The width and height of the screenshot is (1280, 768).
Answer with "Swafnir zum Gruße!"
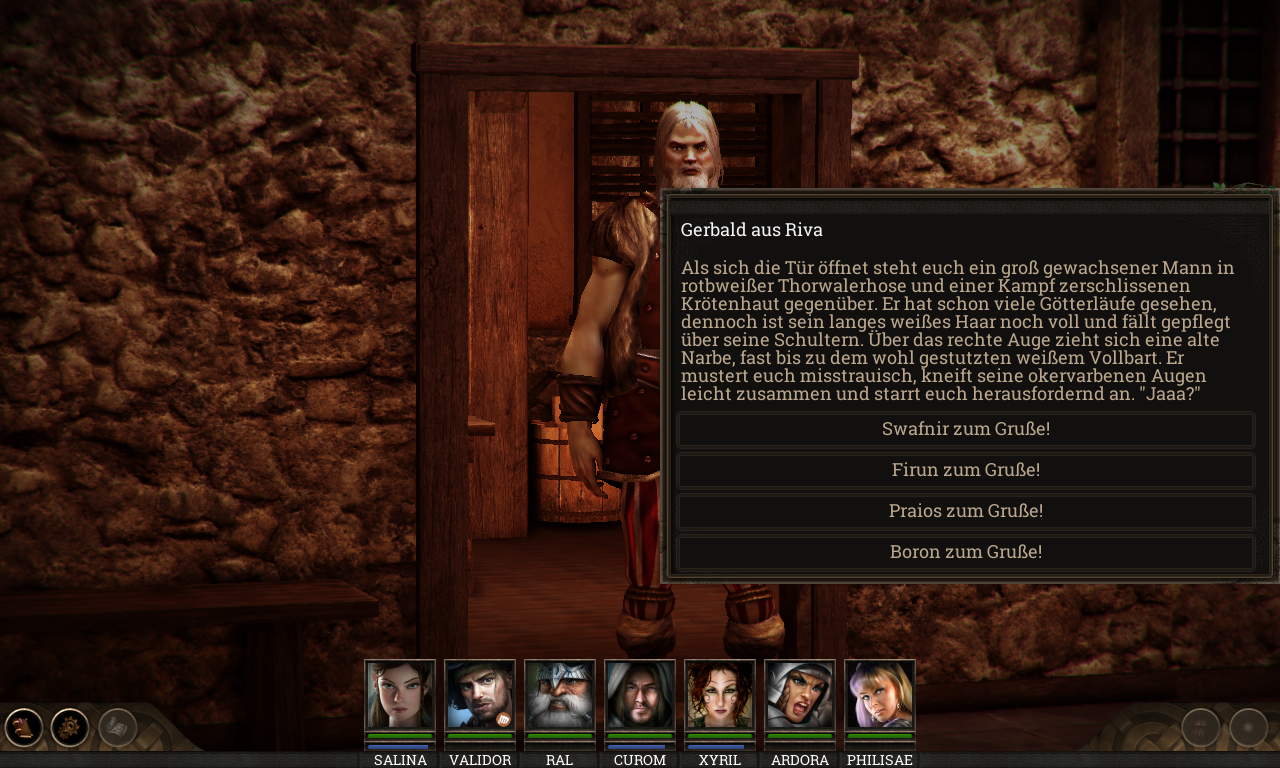[966, 429]
